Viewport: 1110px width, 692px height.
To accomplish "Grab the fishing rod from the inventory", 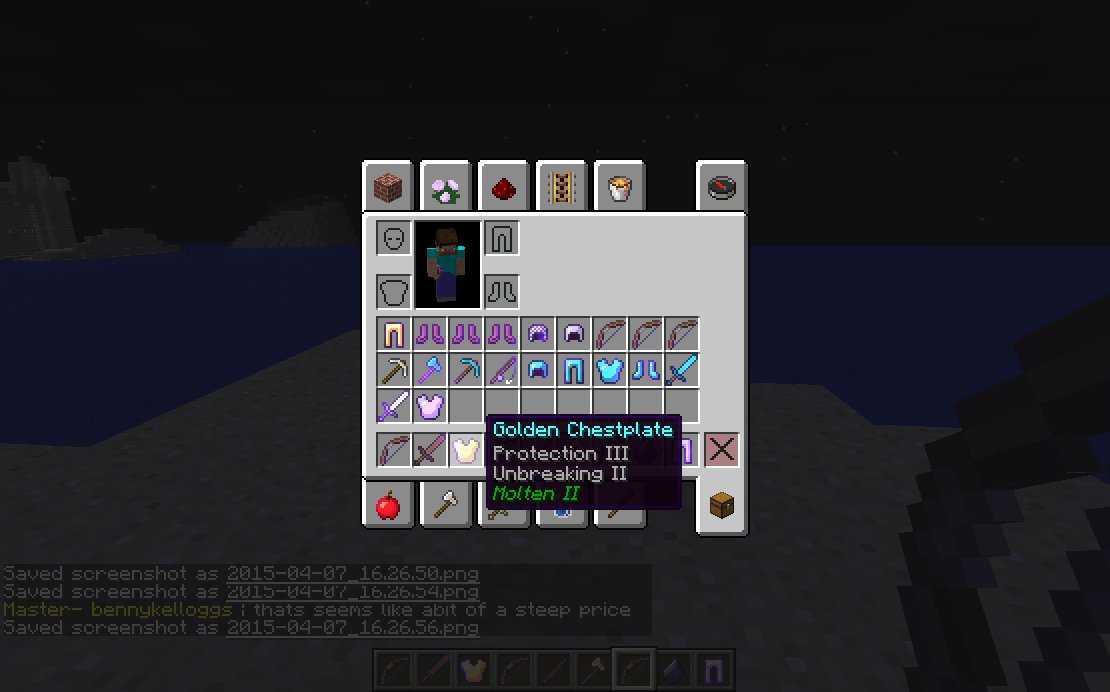I will (501, 370).
